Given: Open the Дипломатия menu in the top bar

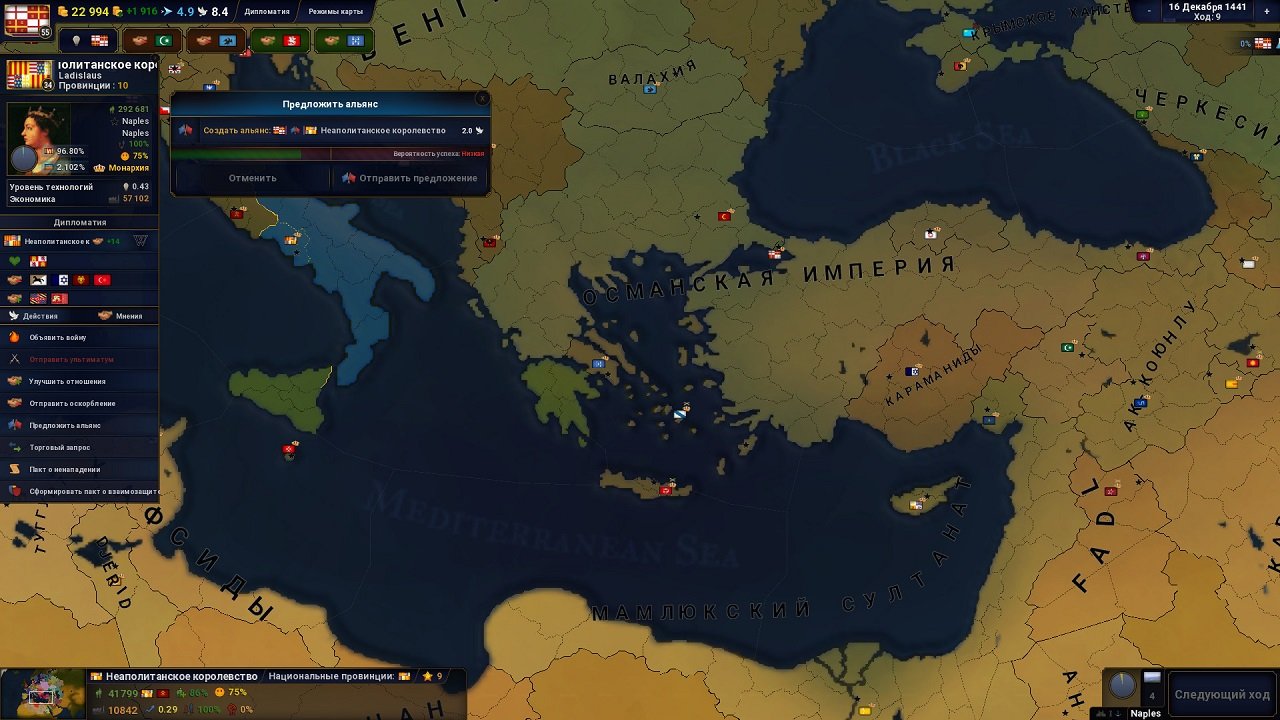Looking at the screenshot, I should (x=268, y=12).
